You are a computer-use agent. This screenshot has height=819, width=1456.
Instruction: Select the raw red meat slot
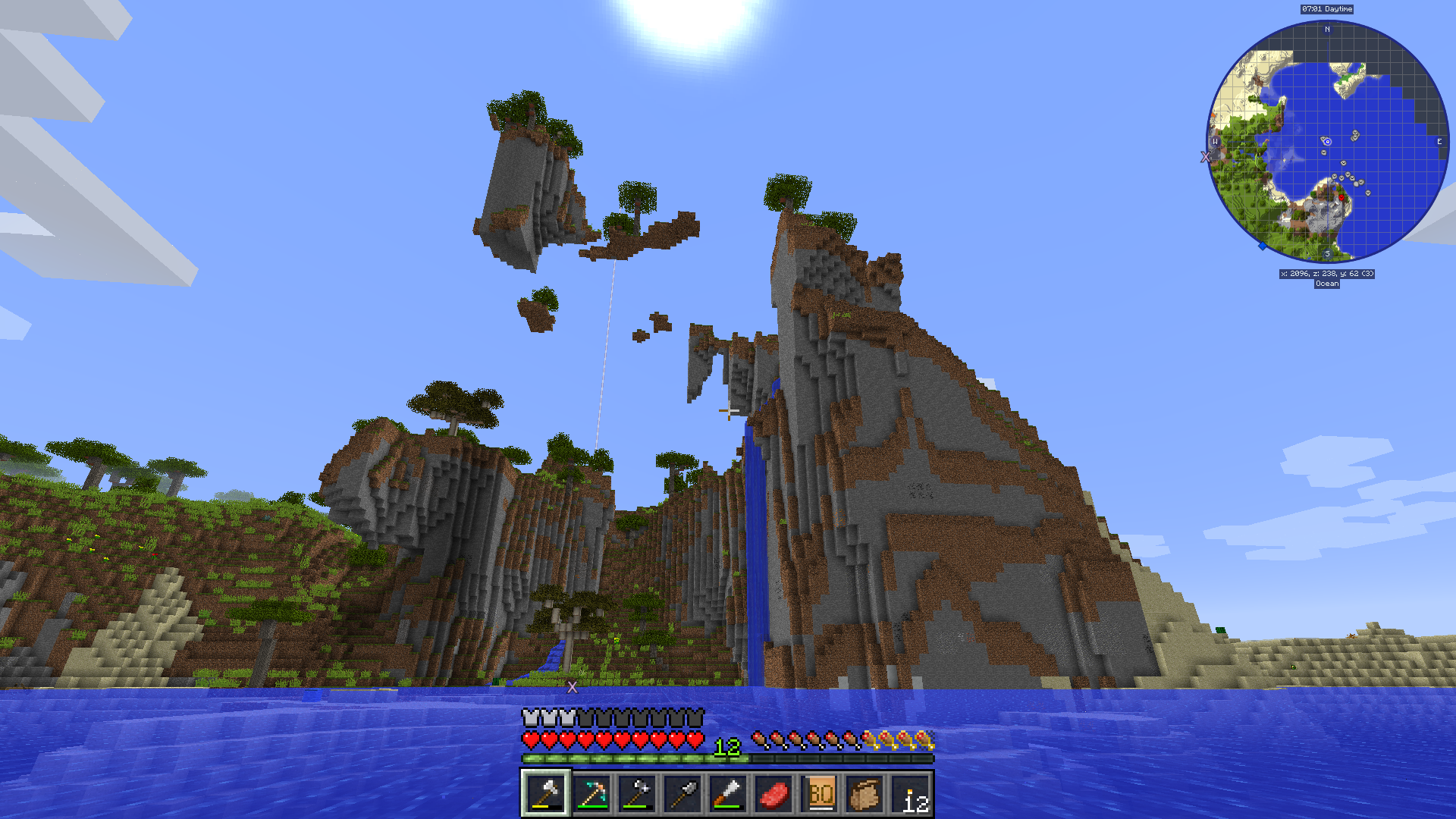pyautogui.click(x=773, y=794)
